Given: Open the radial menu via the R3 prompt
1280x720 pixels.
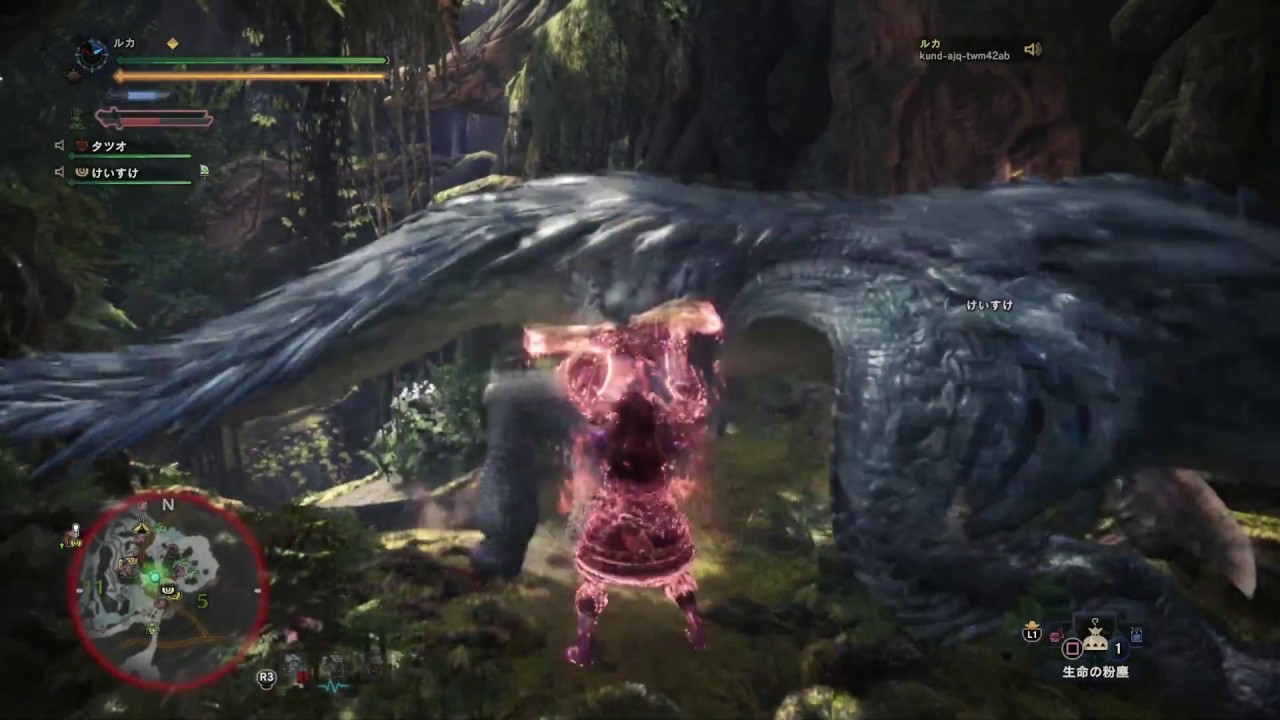Looking at the screenshot, I should (x=266, y=677).
